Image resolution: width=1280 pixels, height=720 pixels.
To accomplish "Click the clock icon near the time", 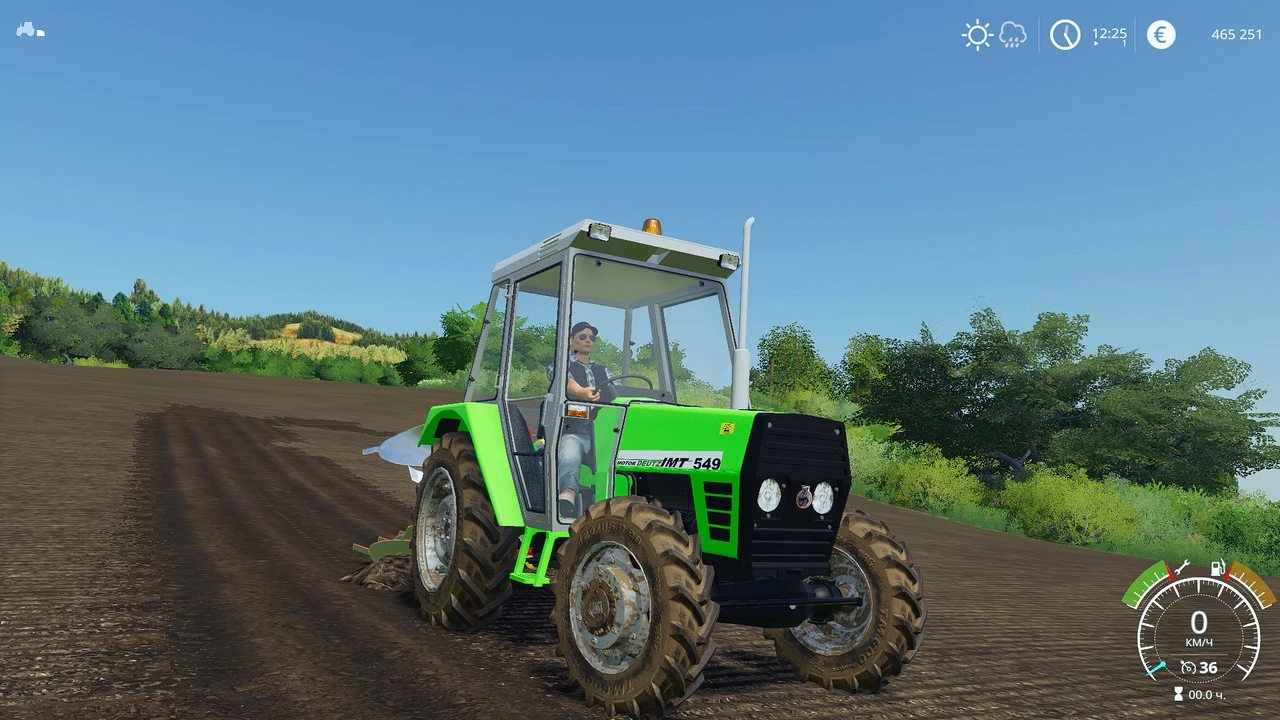I will (x=1065, y=35).
